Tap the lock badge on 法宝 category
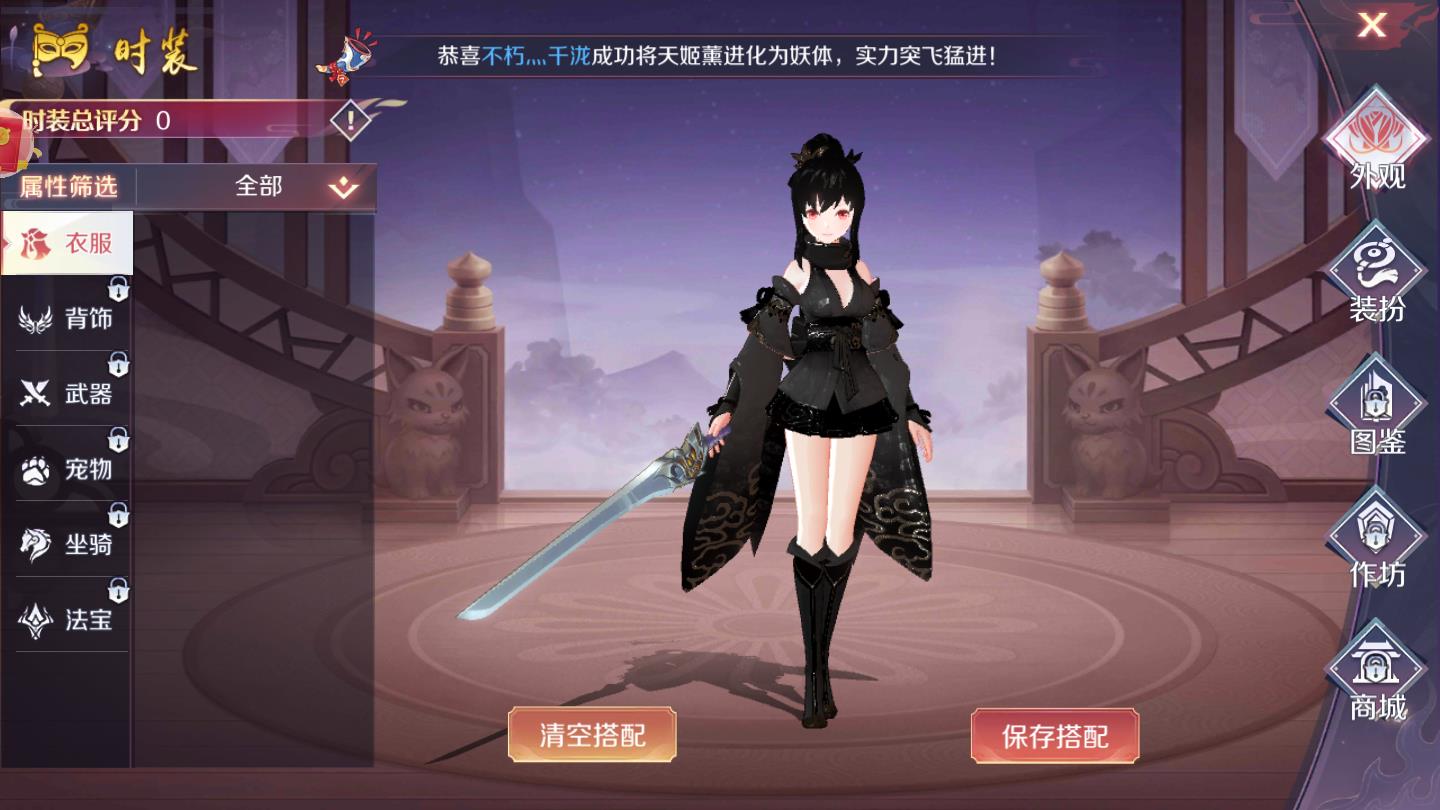The height and width of the screenshot is (810, 1440). [x=120, y=591]
